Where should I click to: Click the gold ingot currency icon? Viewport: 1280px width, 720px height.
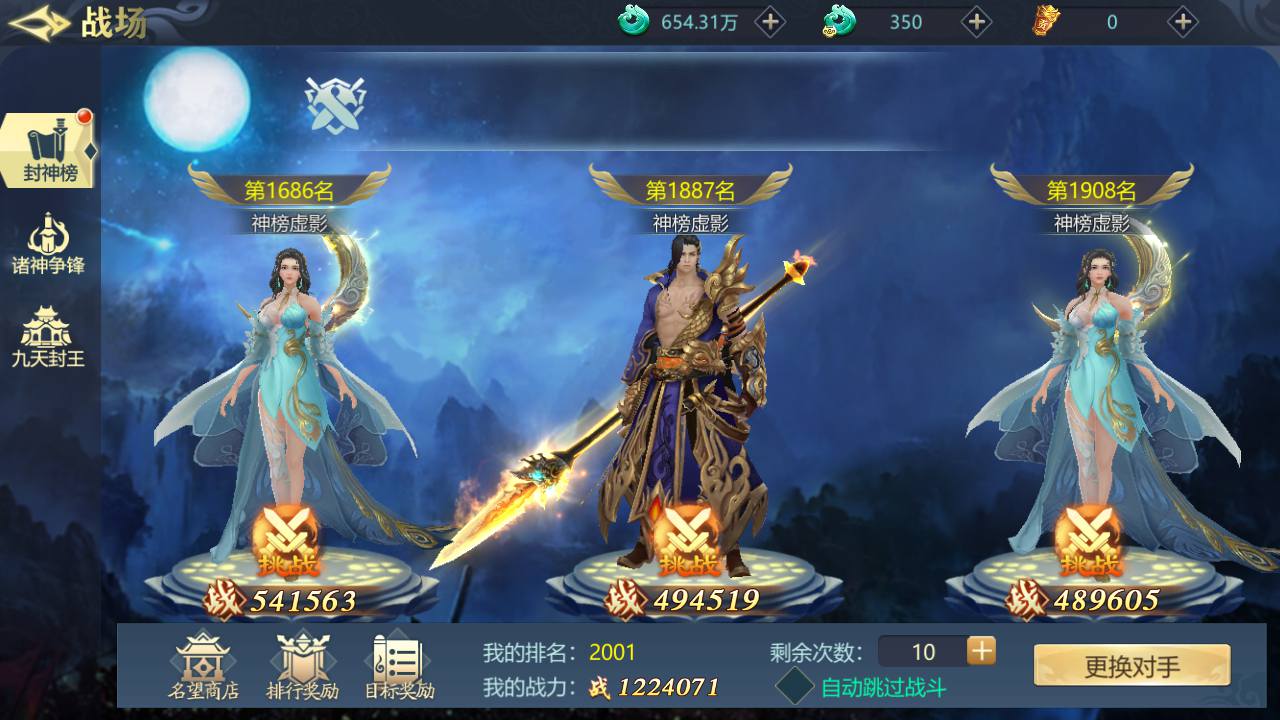pos(1046,22)
